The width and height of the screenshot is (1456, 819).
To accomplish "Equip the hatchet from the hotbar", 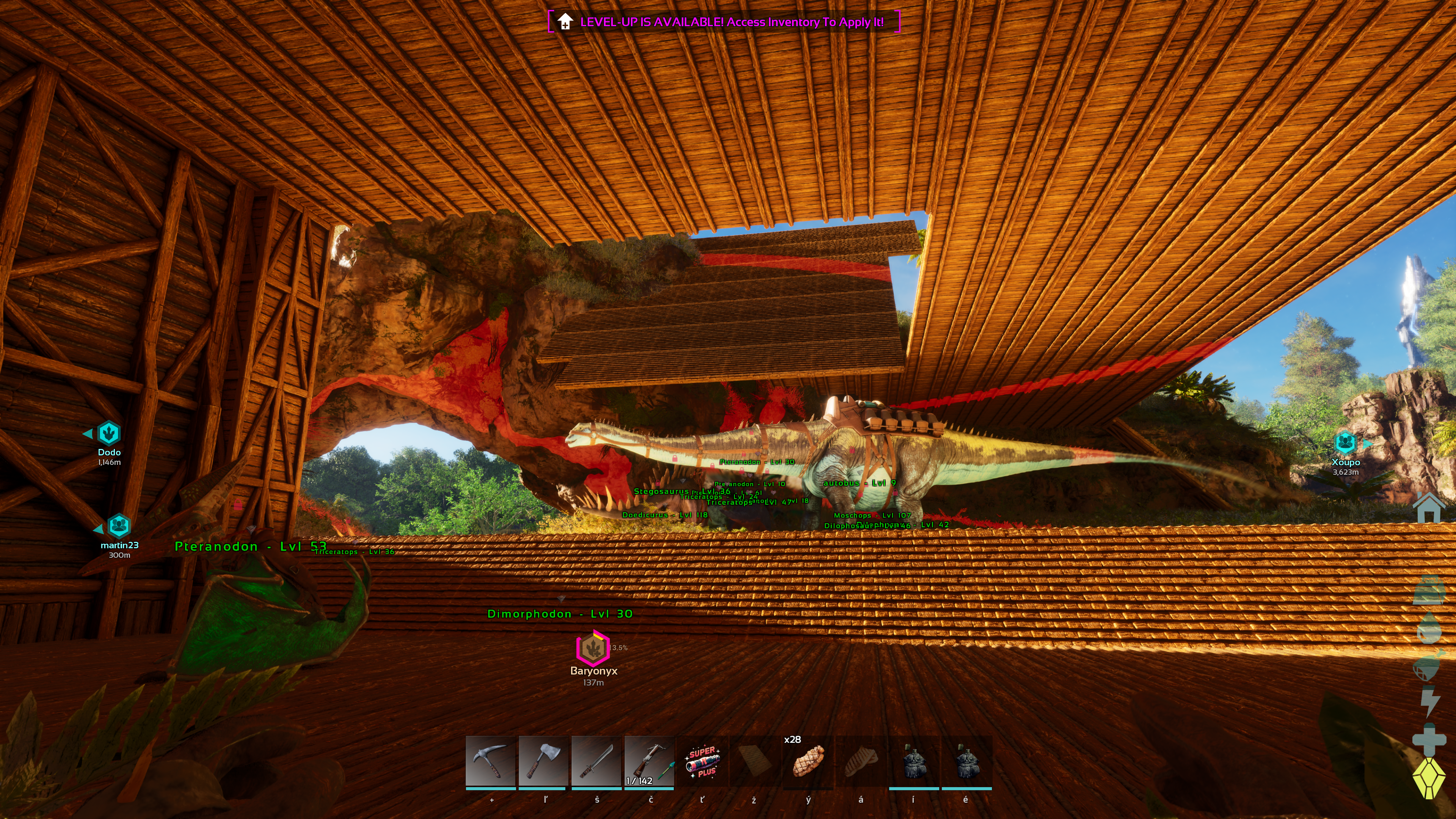I will pos(543,761).
